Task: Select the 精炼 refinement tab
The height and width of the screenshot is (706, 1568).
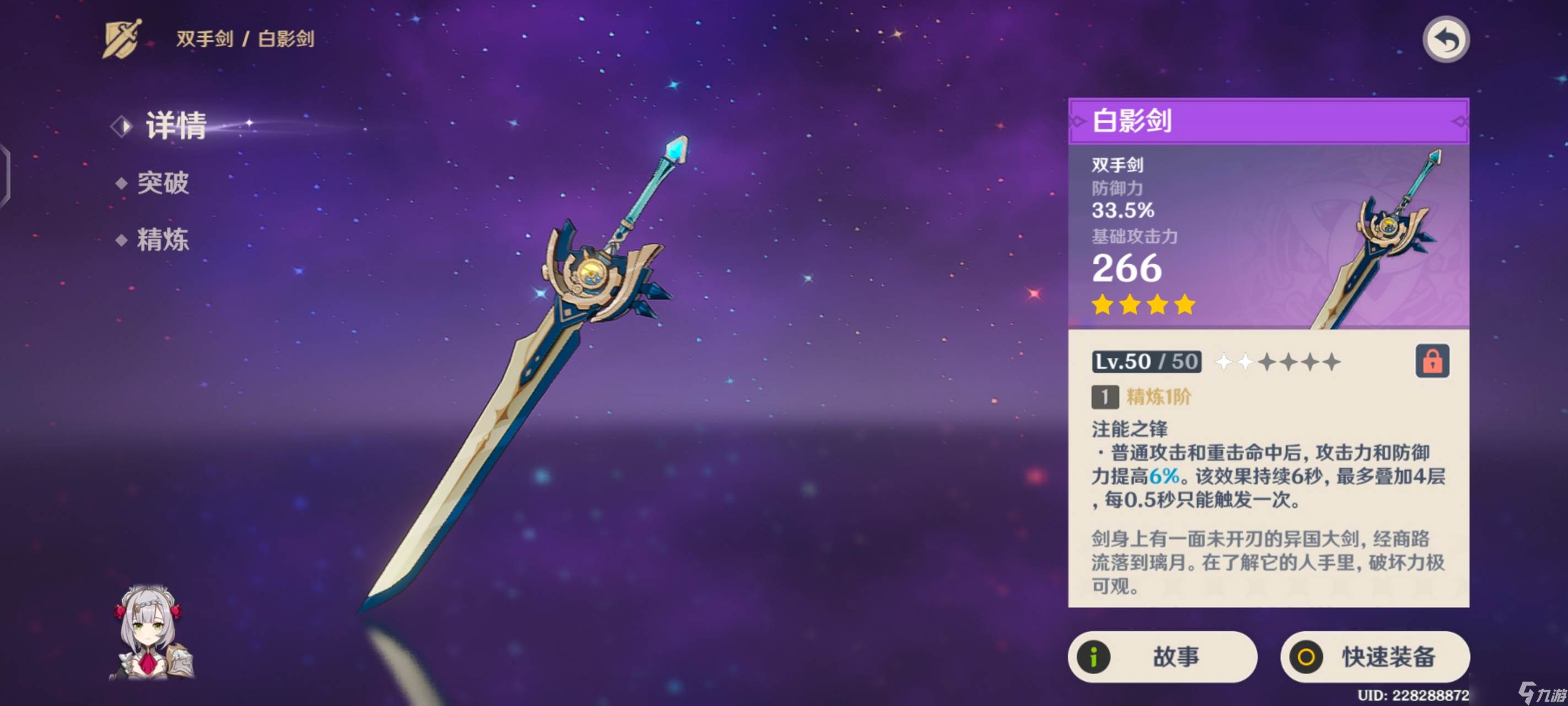Action: (162, 239)
